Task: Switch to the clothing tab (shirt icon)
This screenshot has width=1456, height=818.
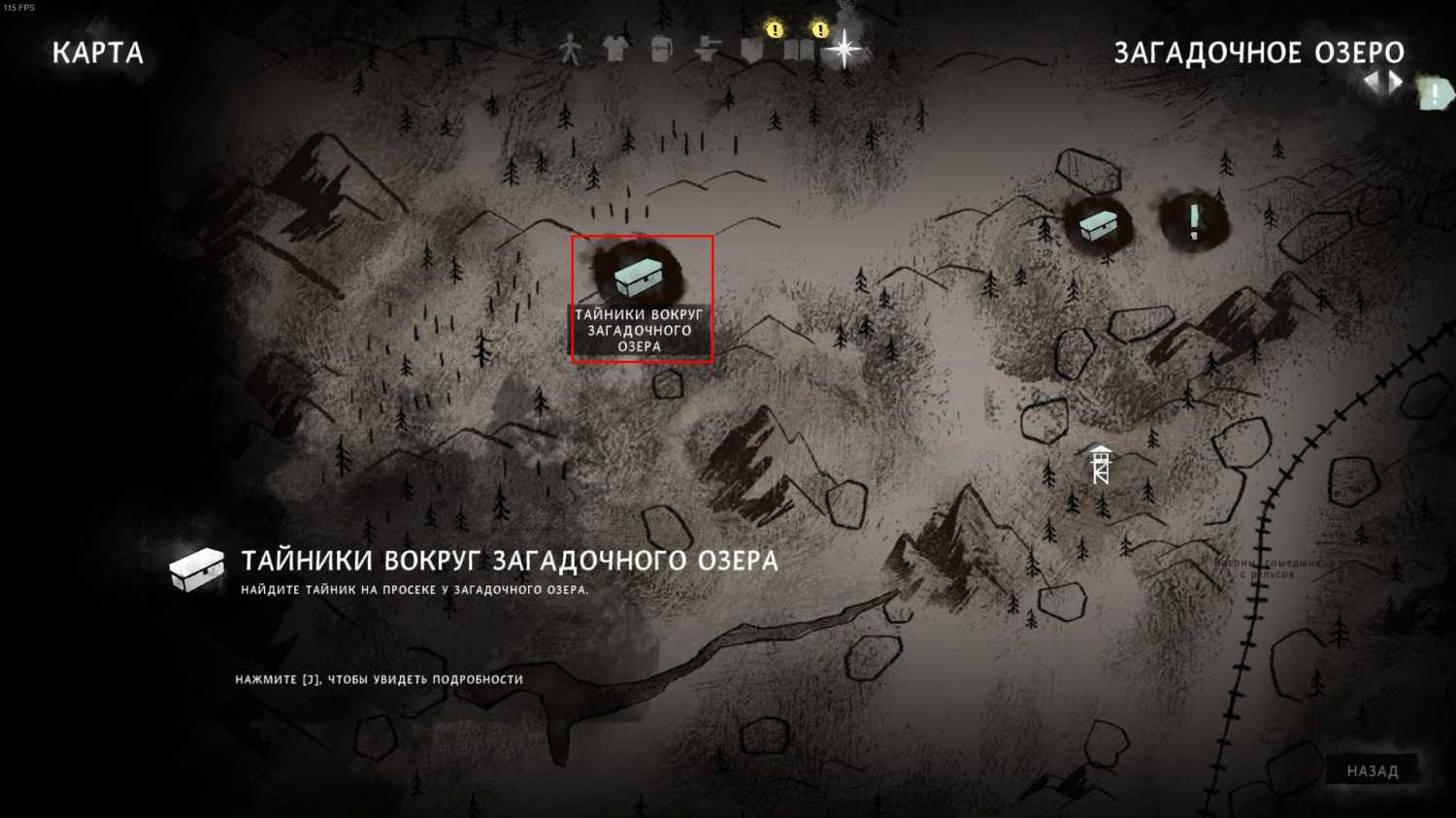Action: pos(615,49)
